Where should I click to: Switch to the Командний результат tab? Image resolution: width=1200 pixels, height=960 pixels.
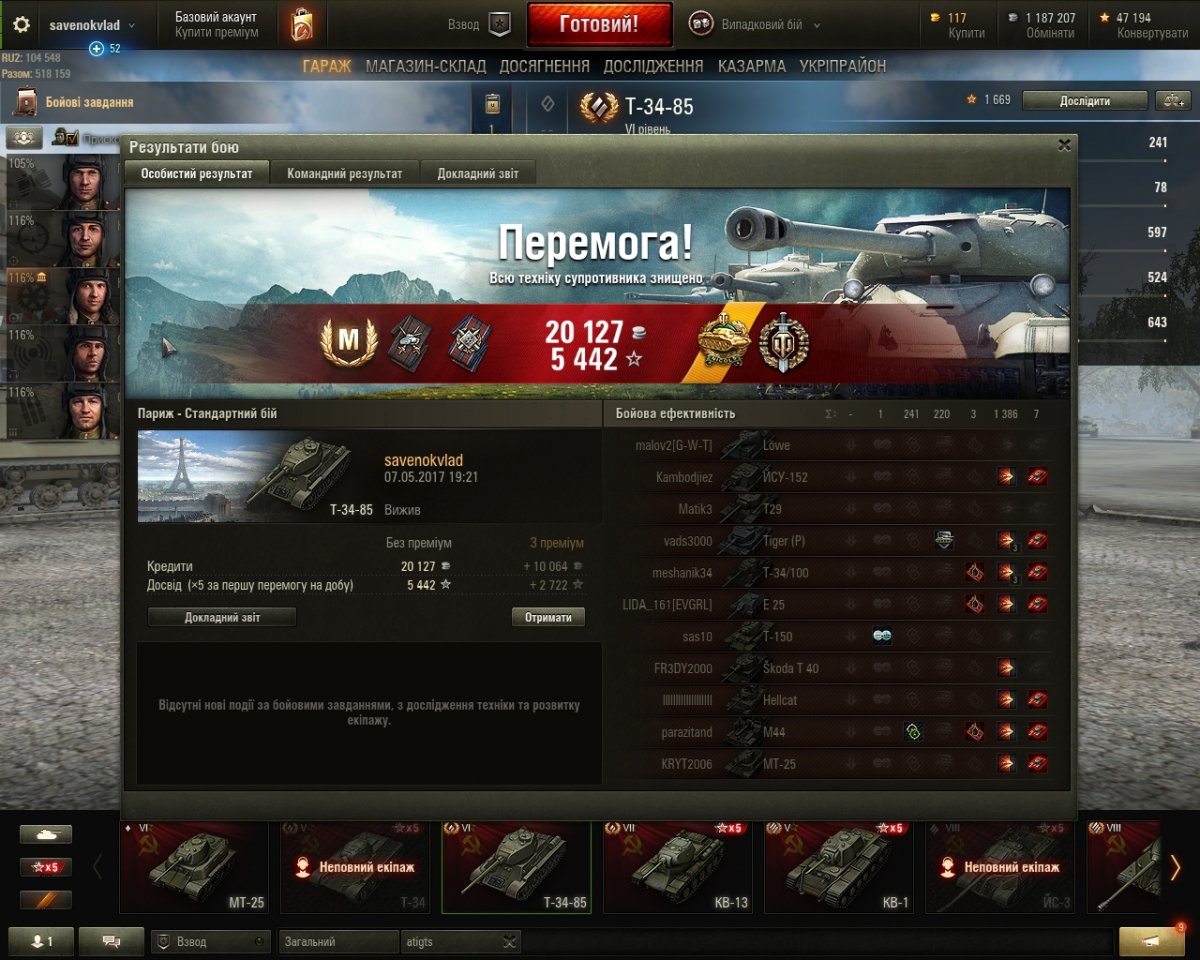coord(344,174)
